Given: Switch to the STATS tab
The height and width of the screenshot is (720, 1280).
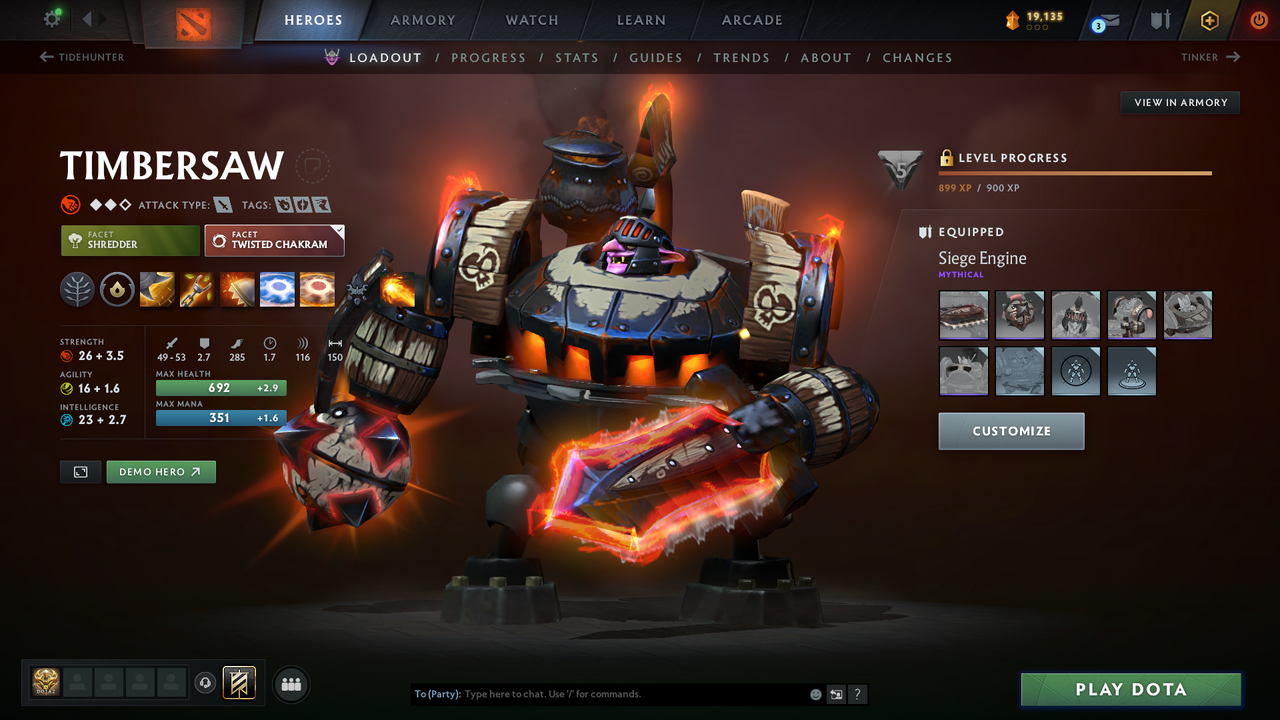Looking at the screenshot, I should coord(577,57).
